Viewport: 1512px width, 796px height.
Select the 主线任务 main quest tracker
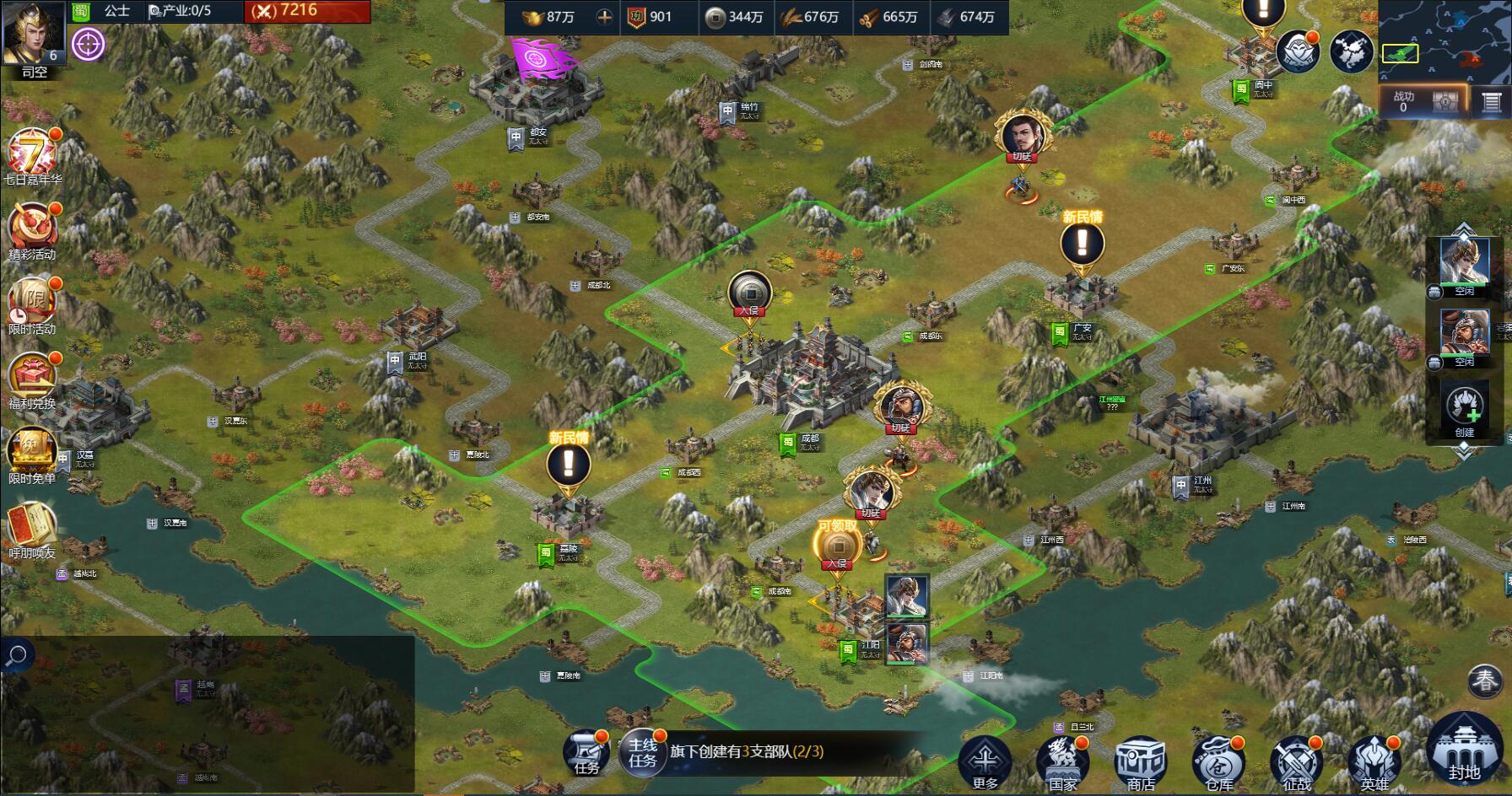pos(643,752)
